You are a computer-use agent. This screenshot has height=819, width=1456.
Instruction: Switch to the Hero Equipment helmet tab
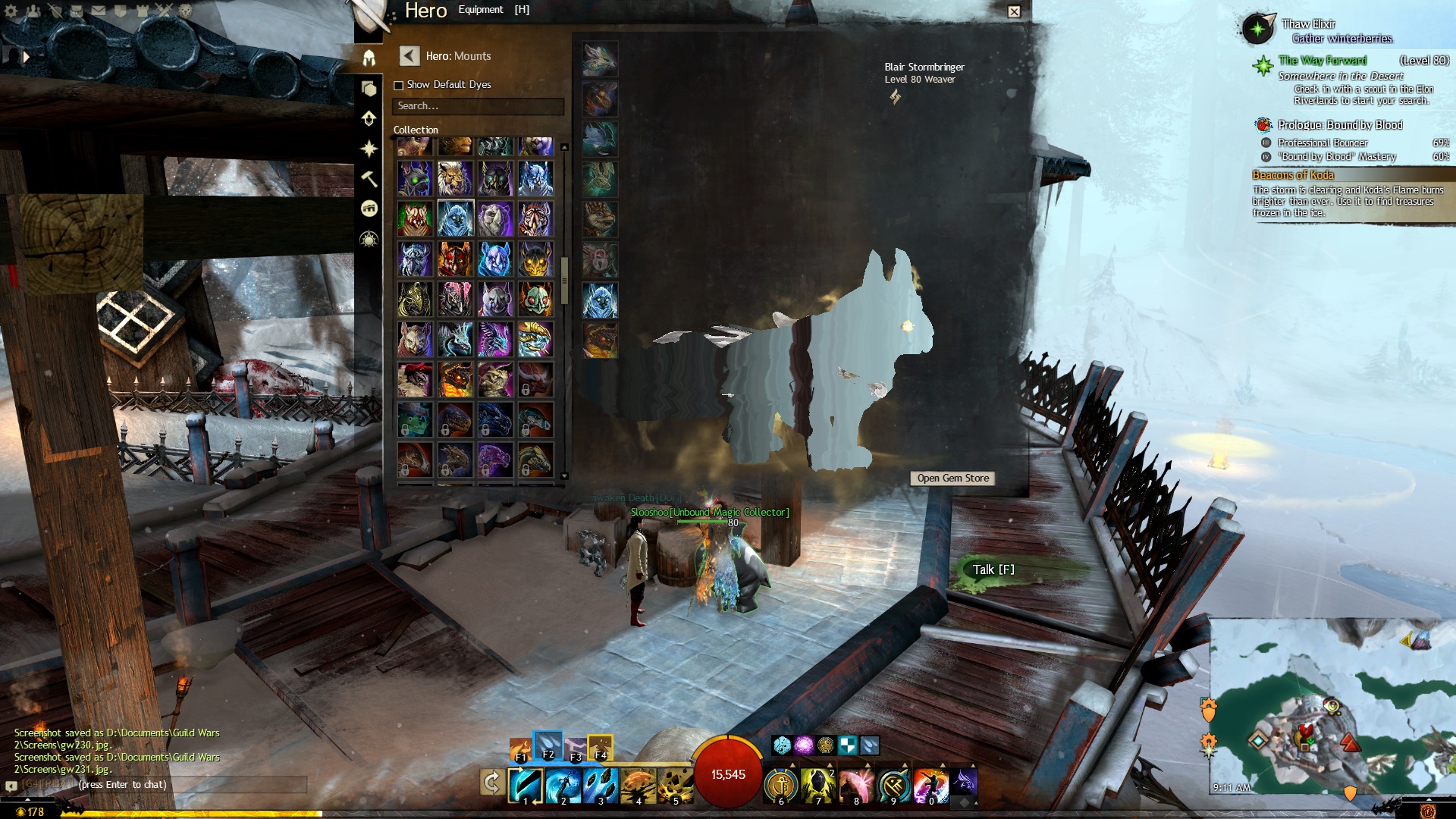point(369,58)
